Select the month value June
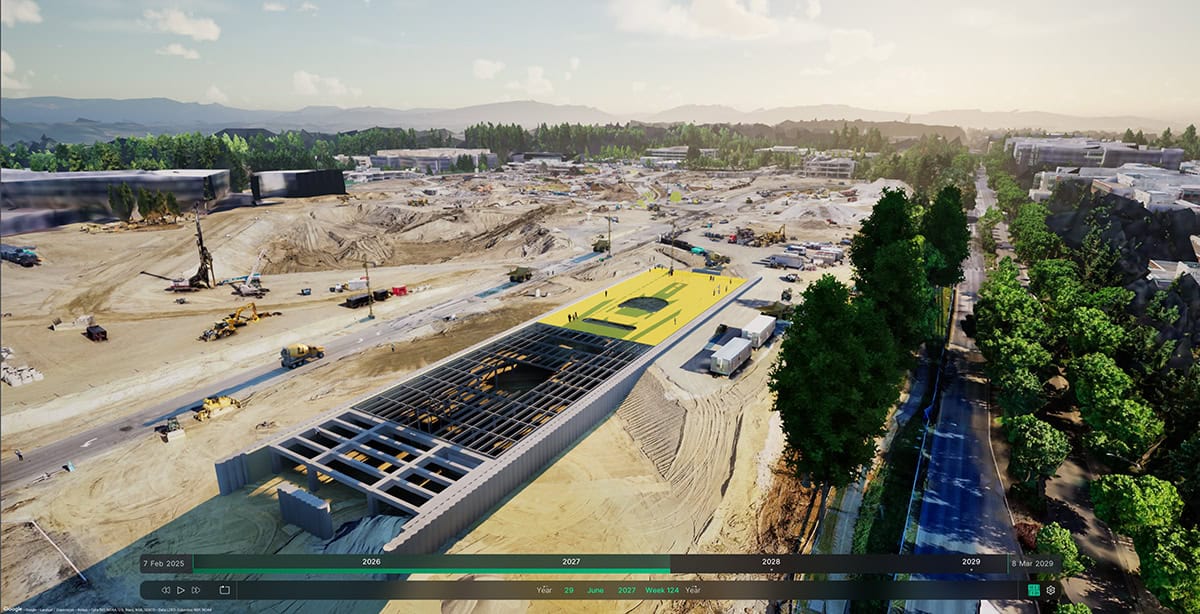Image resolution: width=1200 pixels, height=614 pixels. (x=595, y=590)
